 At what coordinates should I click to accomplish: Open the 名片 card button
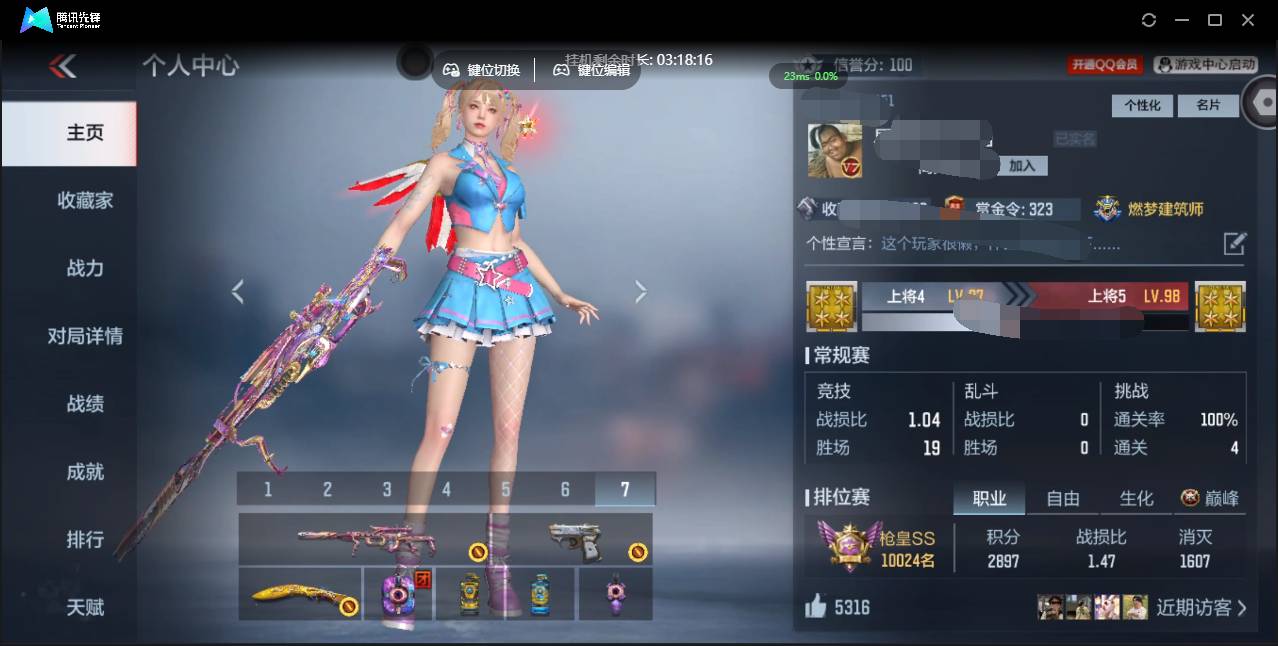pos(1207,105)
